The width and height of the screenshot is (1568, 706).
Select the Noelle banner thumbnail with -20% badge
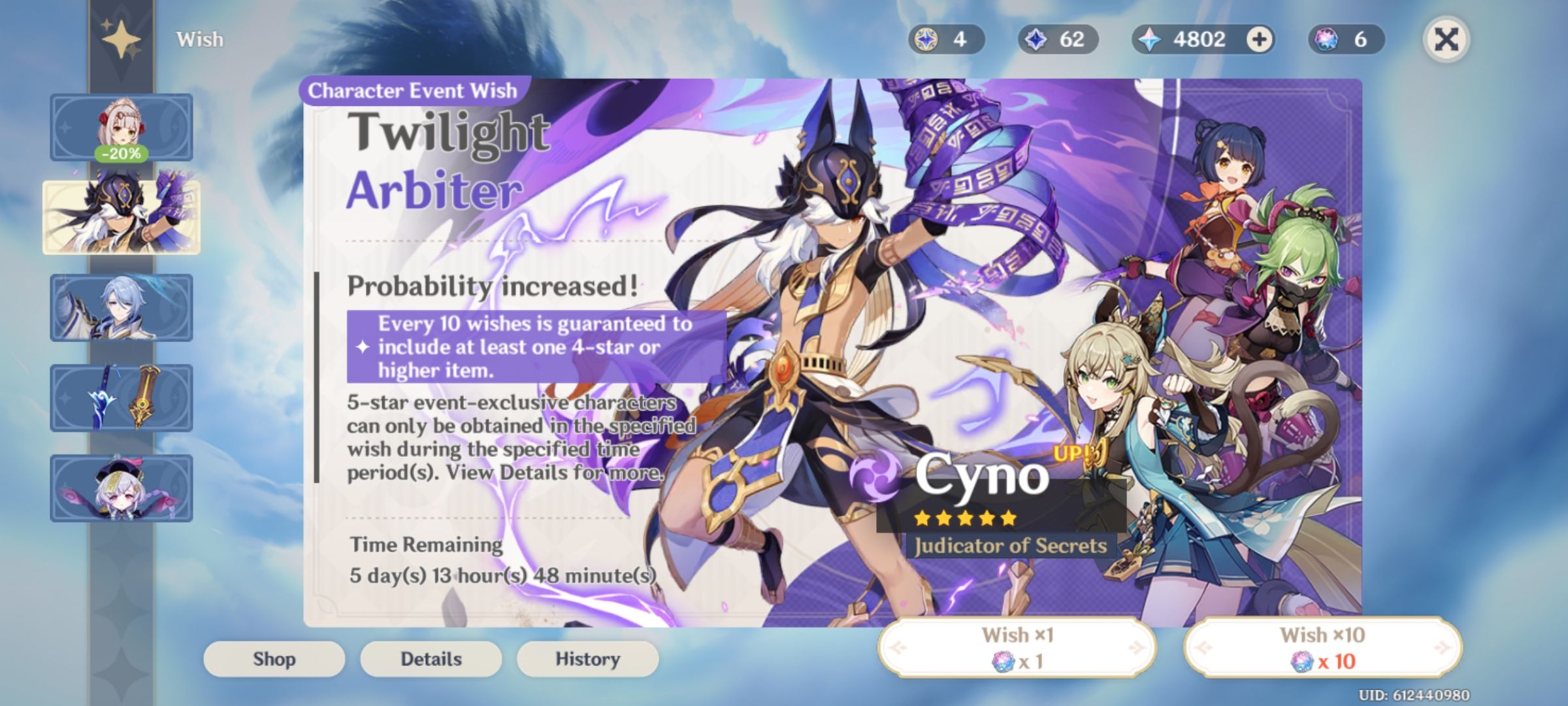tap(122, 126)
